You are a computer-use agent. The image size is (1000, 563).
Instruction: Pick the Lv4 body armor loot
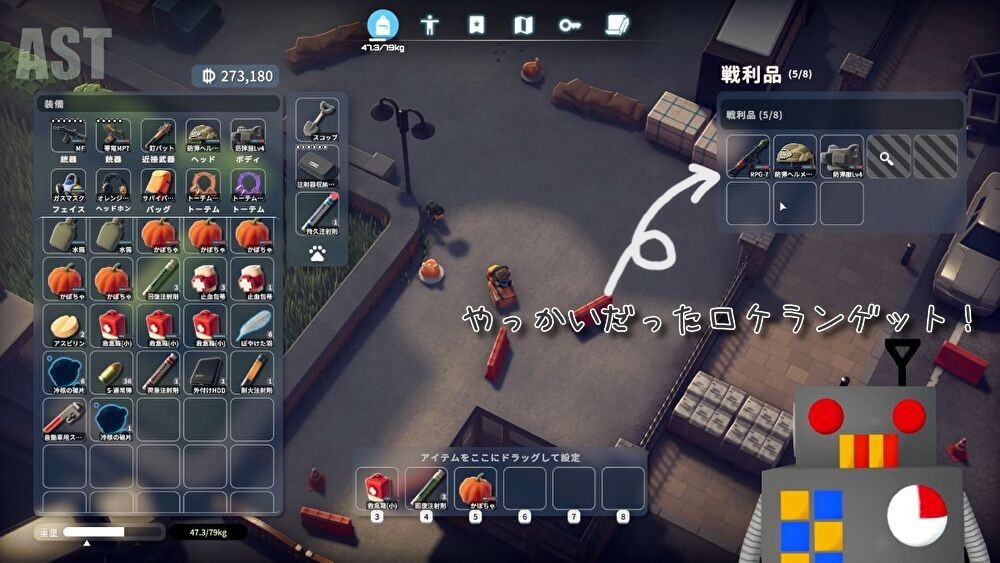click(x=841, y=158)
